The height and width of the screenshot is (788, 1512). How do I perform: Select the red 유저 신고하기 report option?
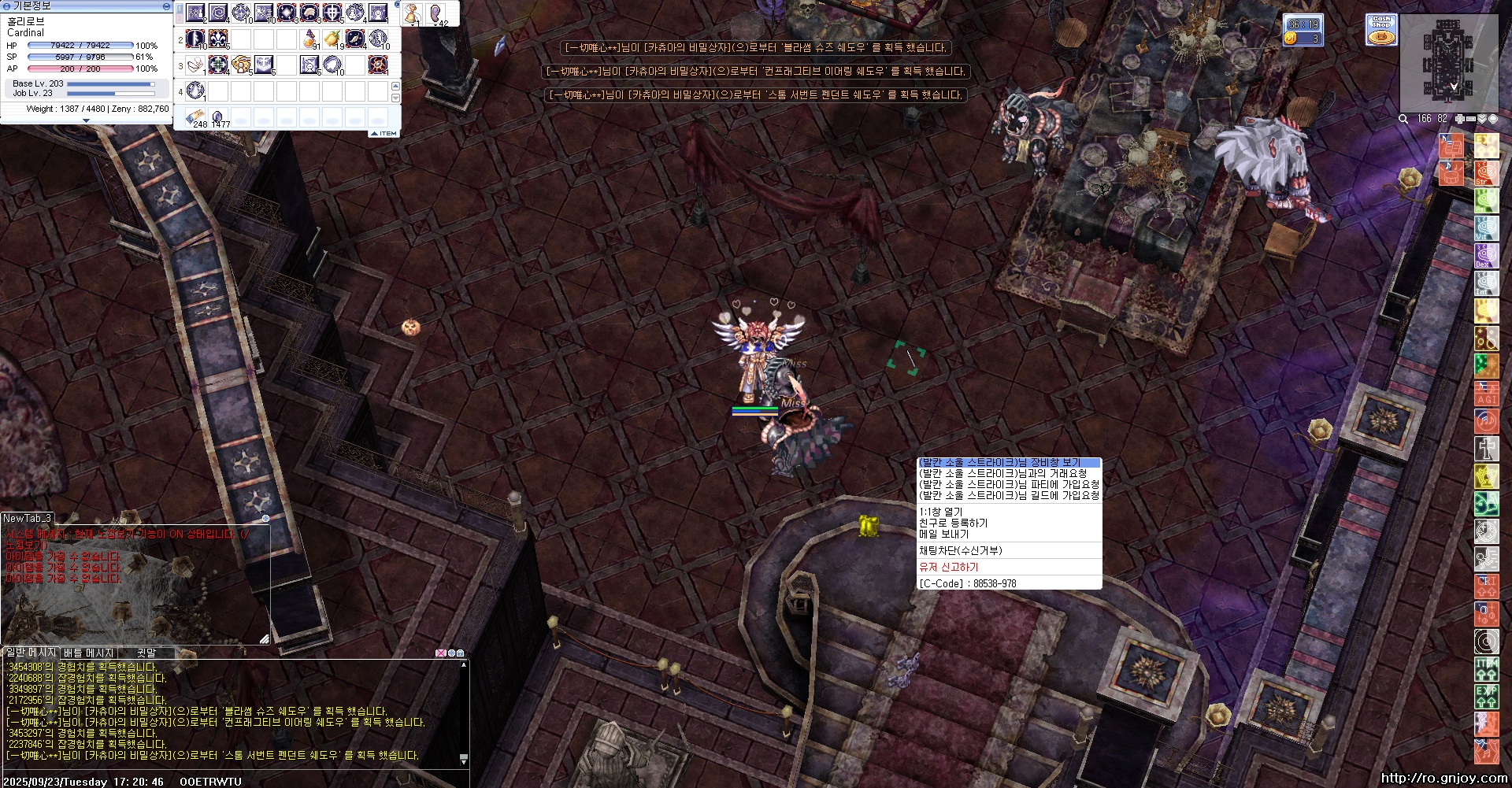click(949, 567)
